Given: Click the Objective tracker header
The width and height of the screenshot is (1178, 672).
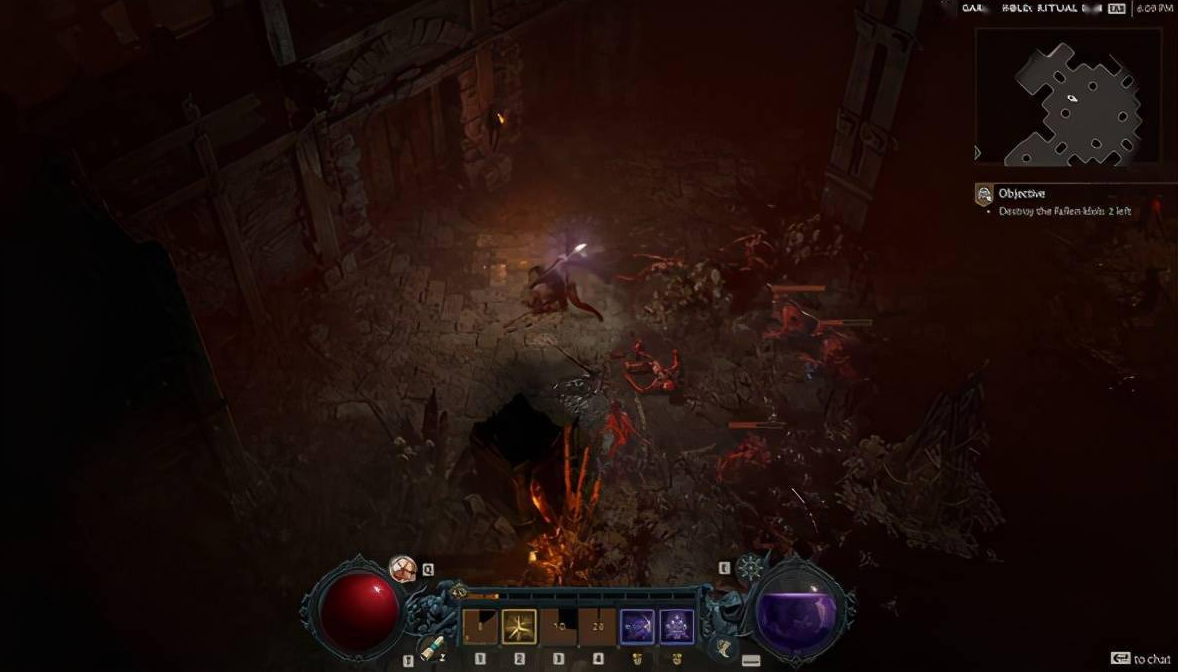Looking at the screenshot, I should click(x=1021, y=194).
